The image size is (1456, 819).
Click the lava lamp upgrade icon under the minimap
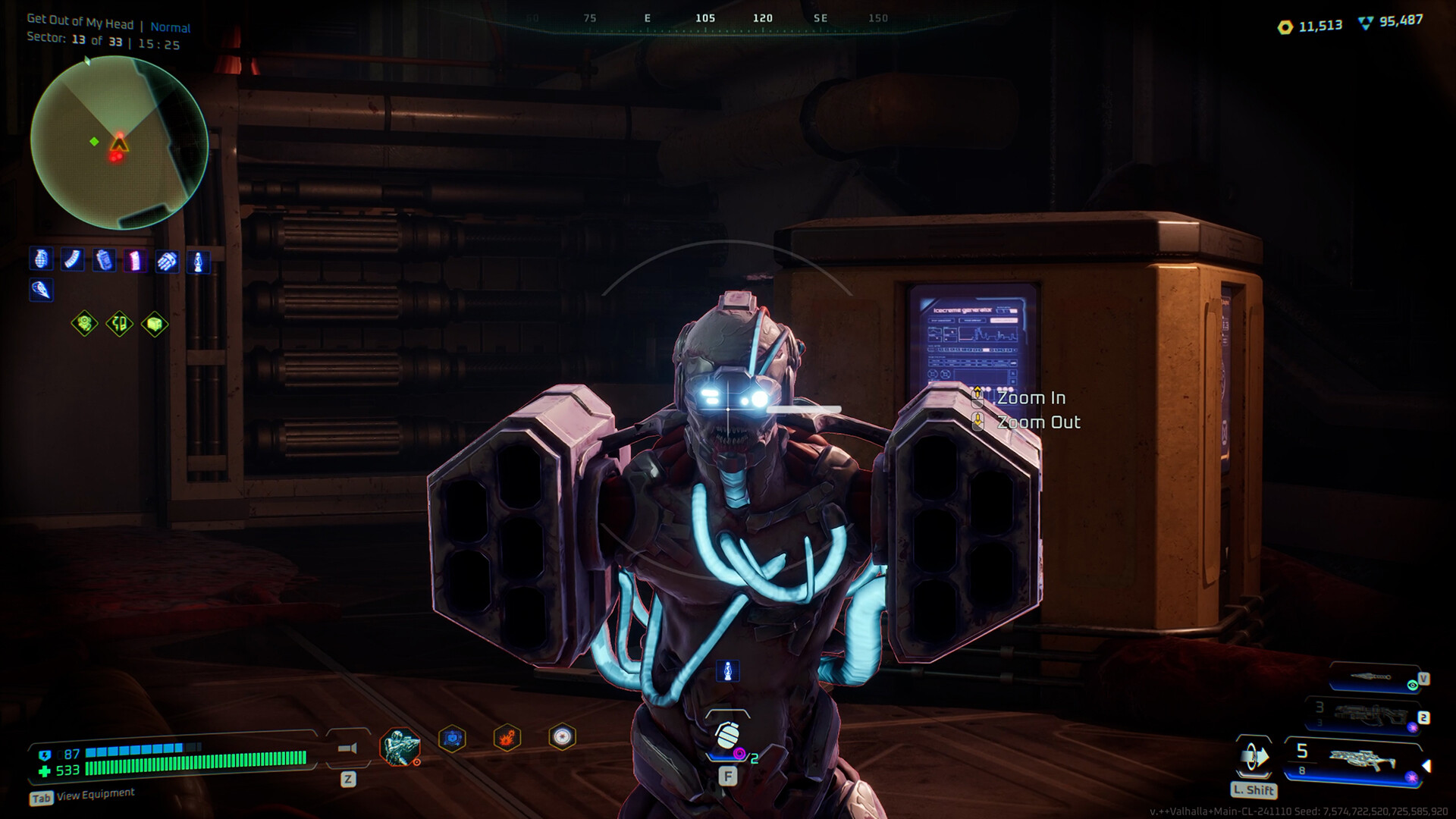click(x=198, y=262)
